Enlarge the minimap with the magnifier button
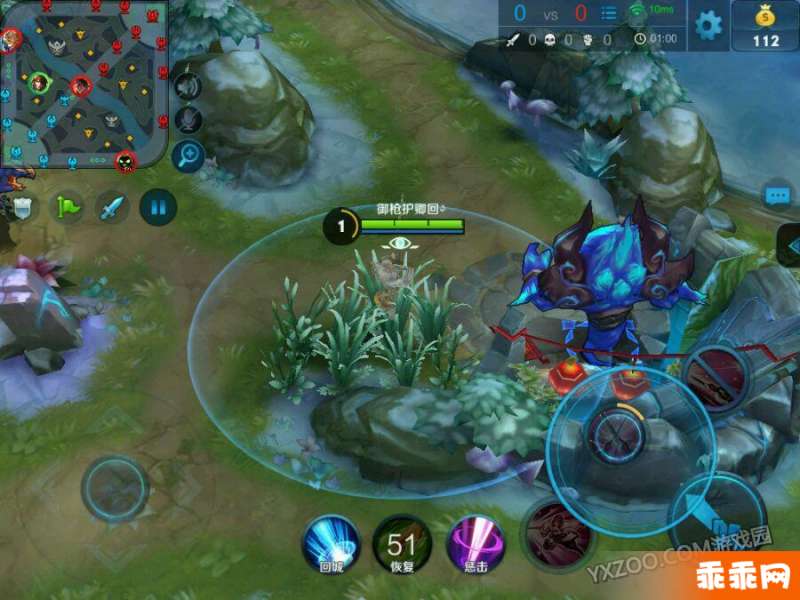The width and height of the screenshot is (800, 600). (187, 154)
